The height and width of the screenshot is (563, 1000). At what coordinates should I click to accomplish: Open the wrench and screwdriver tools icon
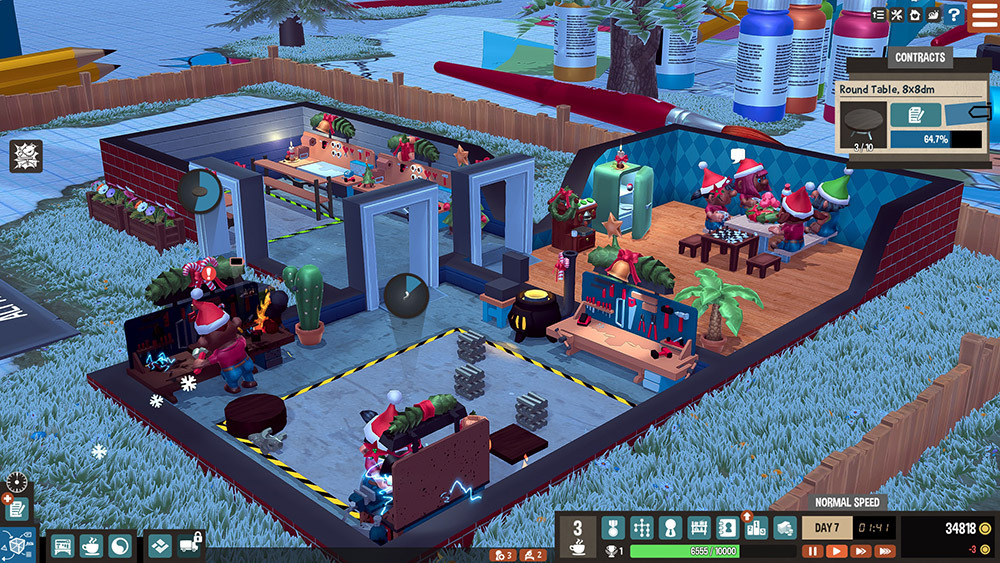[x=897, y=15]
